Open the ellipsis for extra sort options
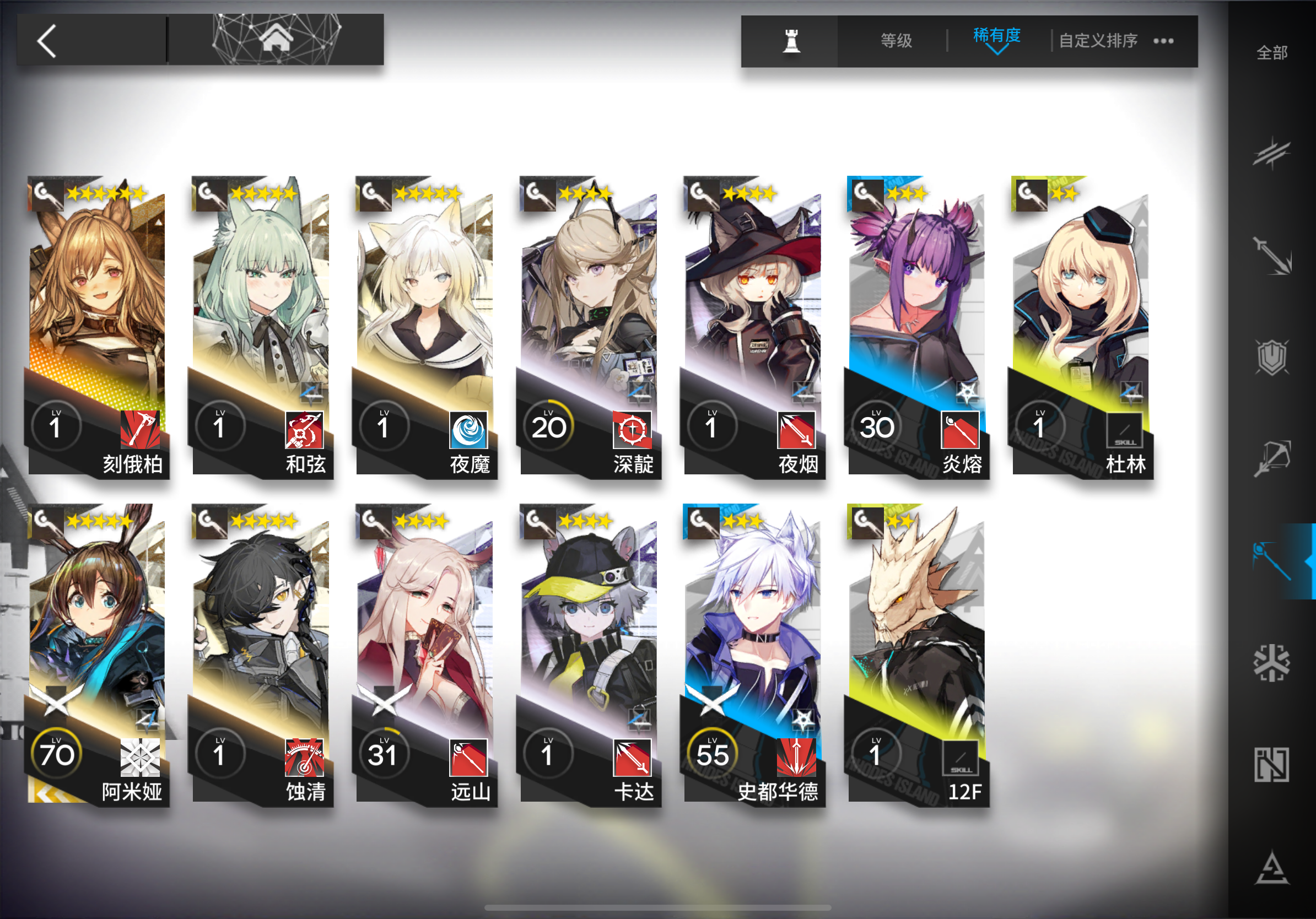 (1163, 40)
